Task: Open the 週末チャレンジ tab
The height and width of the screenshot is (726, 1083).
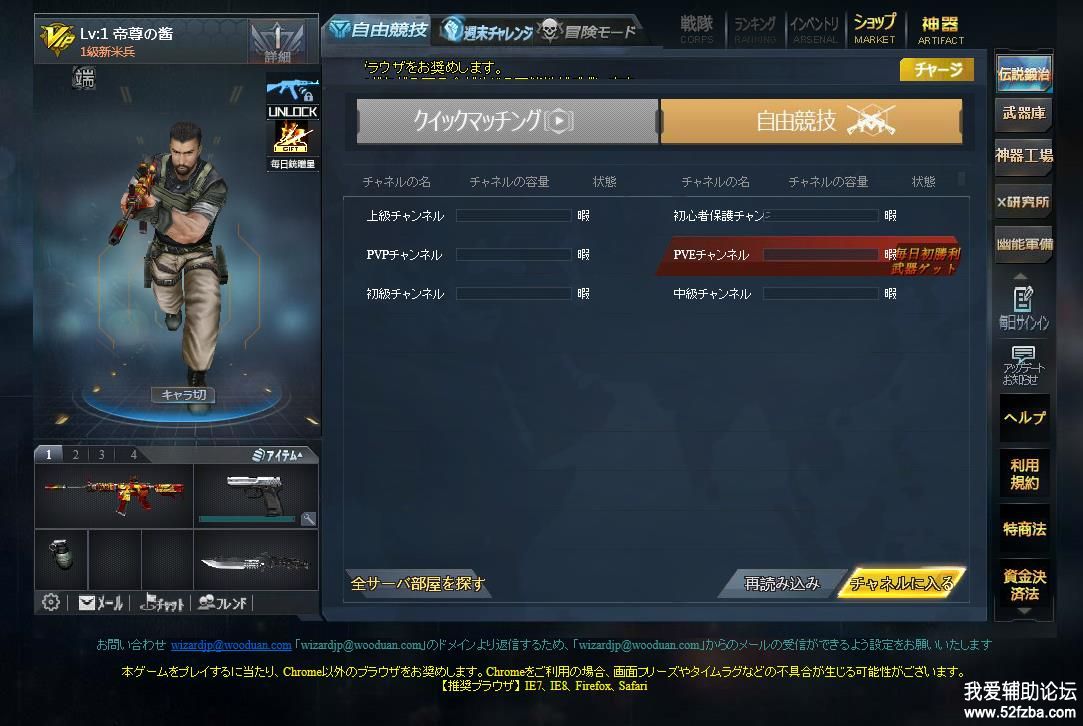Action: tap(487, 30)
